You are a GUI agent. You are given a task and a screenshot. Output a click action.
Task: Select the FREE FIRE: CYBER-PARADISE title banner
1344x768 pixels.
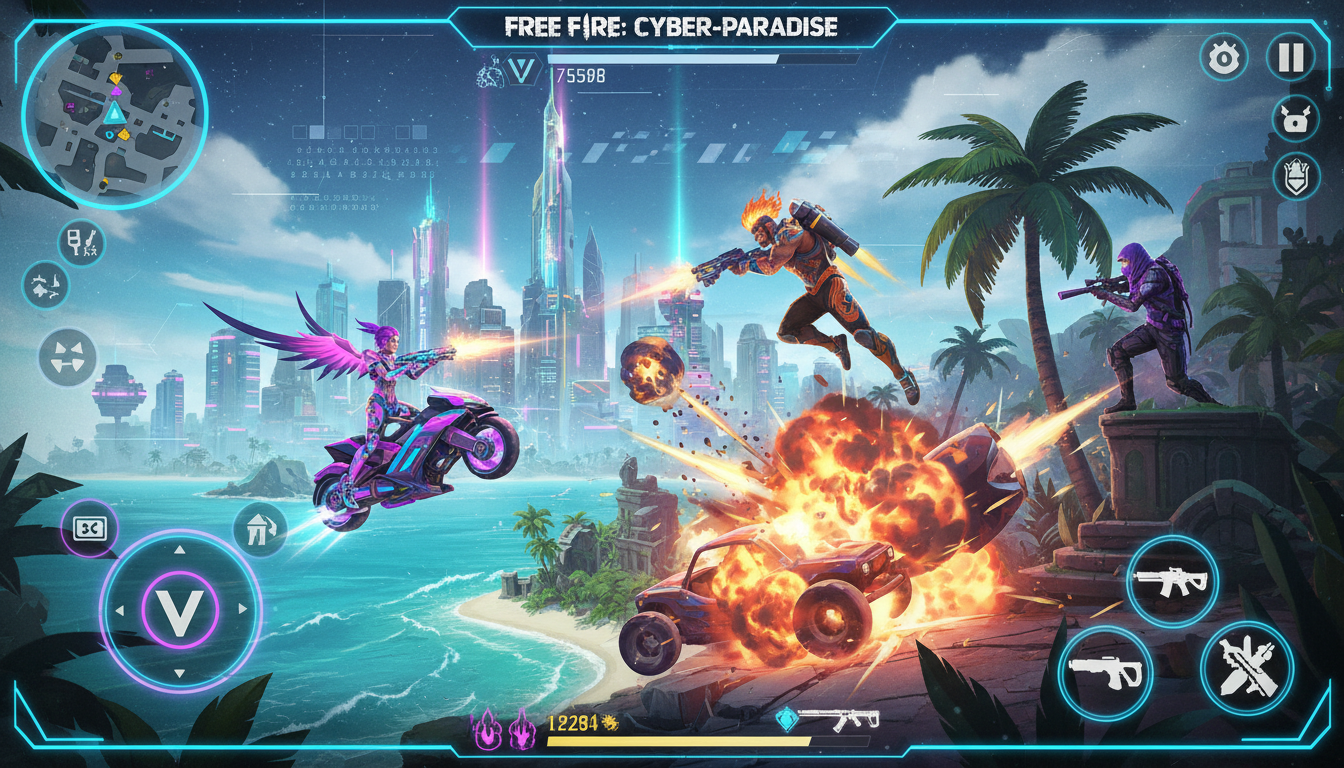coord(672,23)
